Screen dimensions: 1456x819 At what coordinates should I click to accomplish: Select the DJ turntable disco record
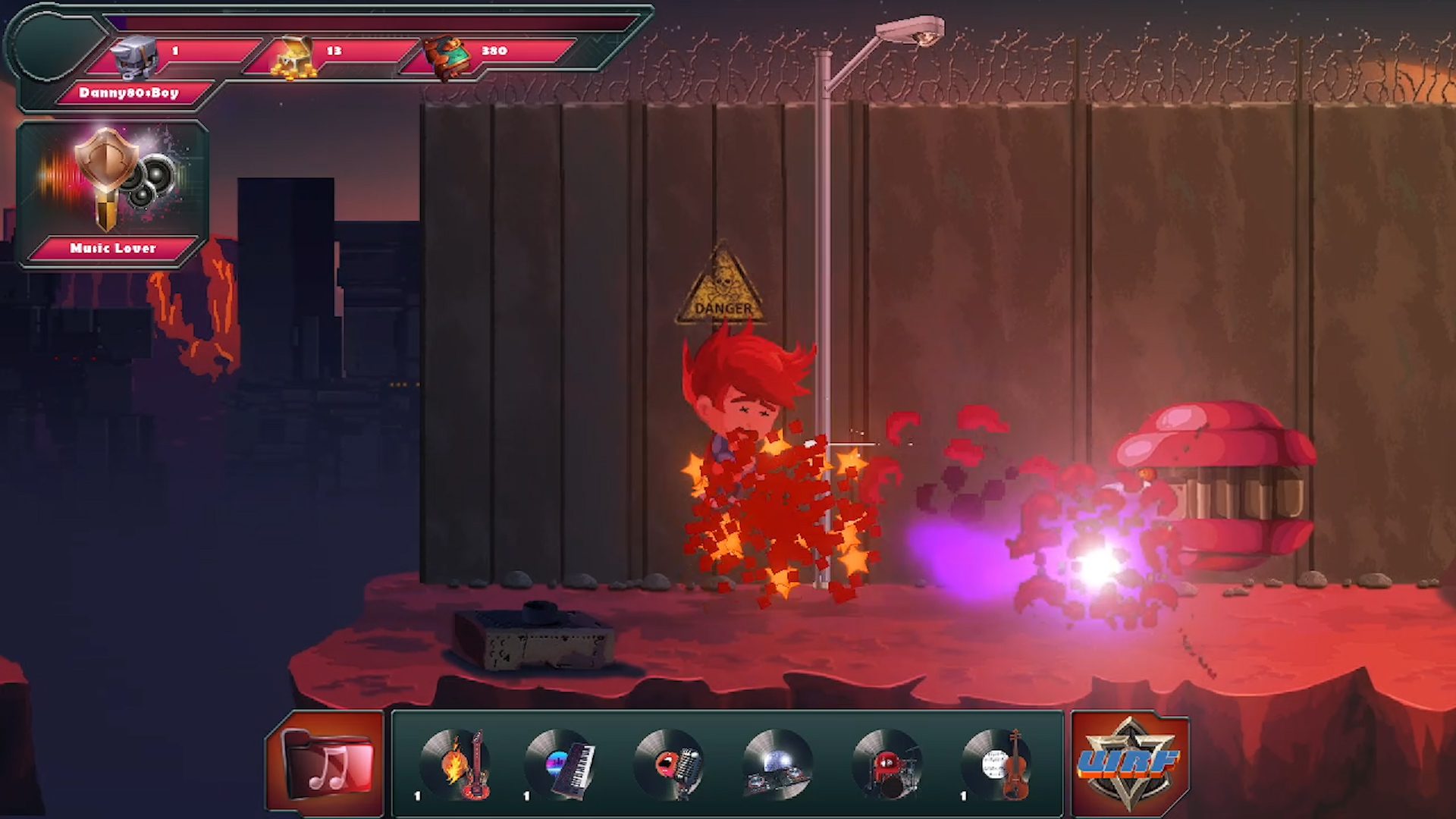778,764
